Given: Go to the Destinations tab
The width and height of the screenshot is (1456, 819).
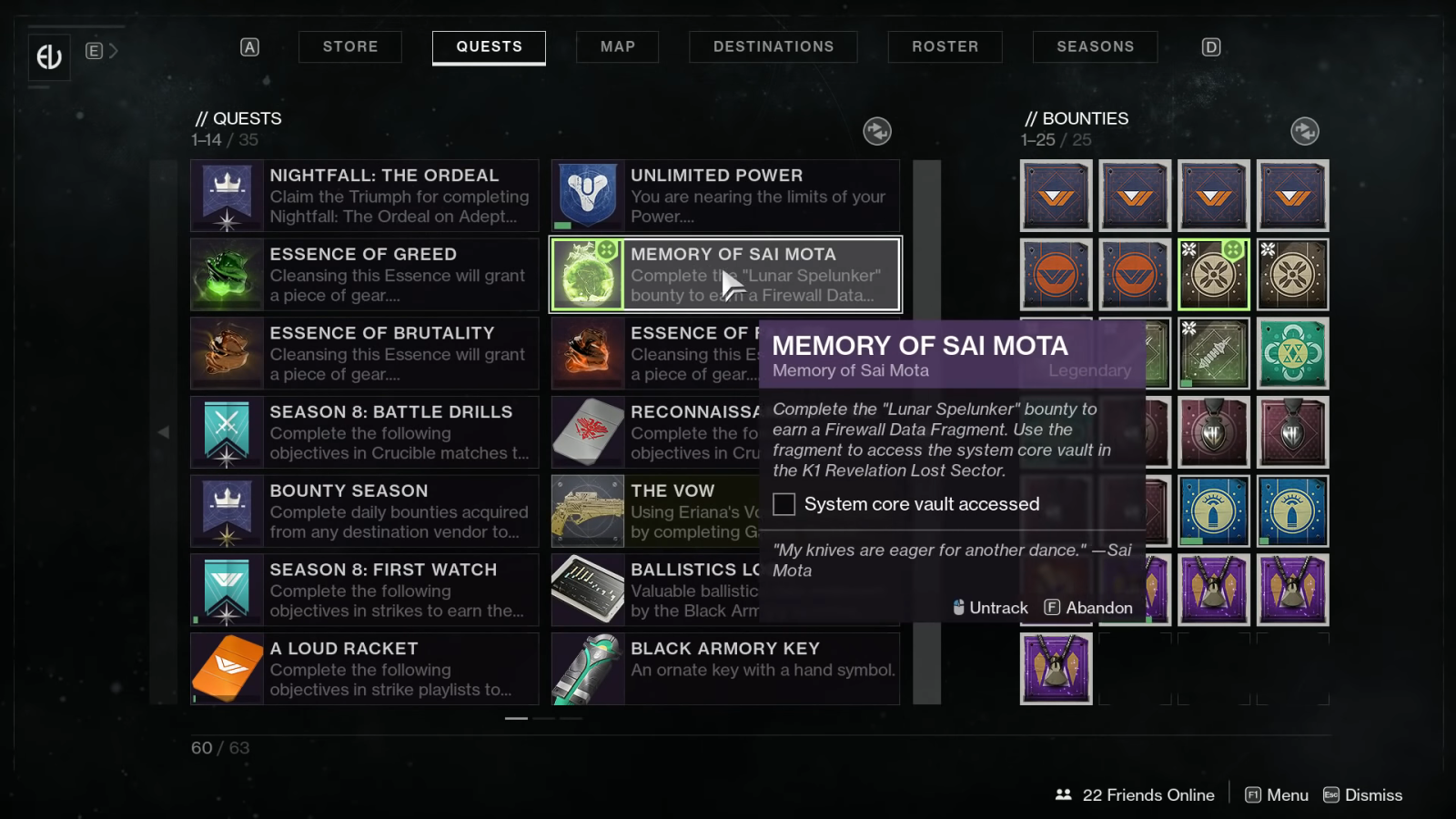Looking at the screenshot, I should 773,46.
